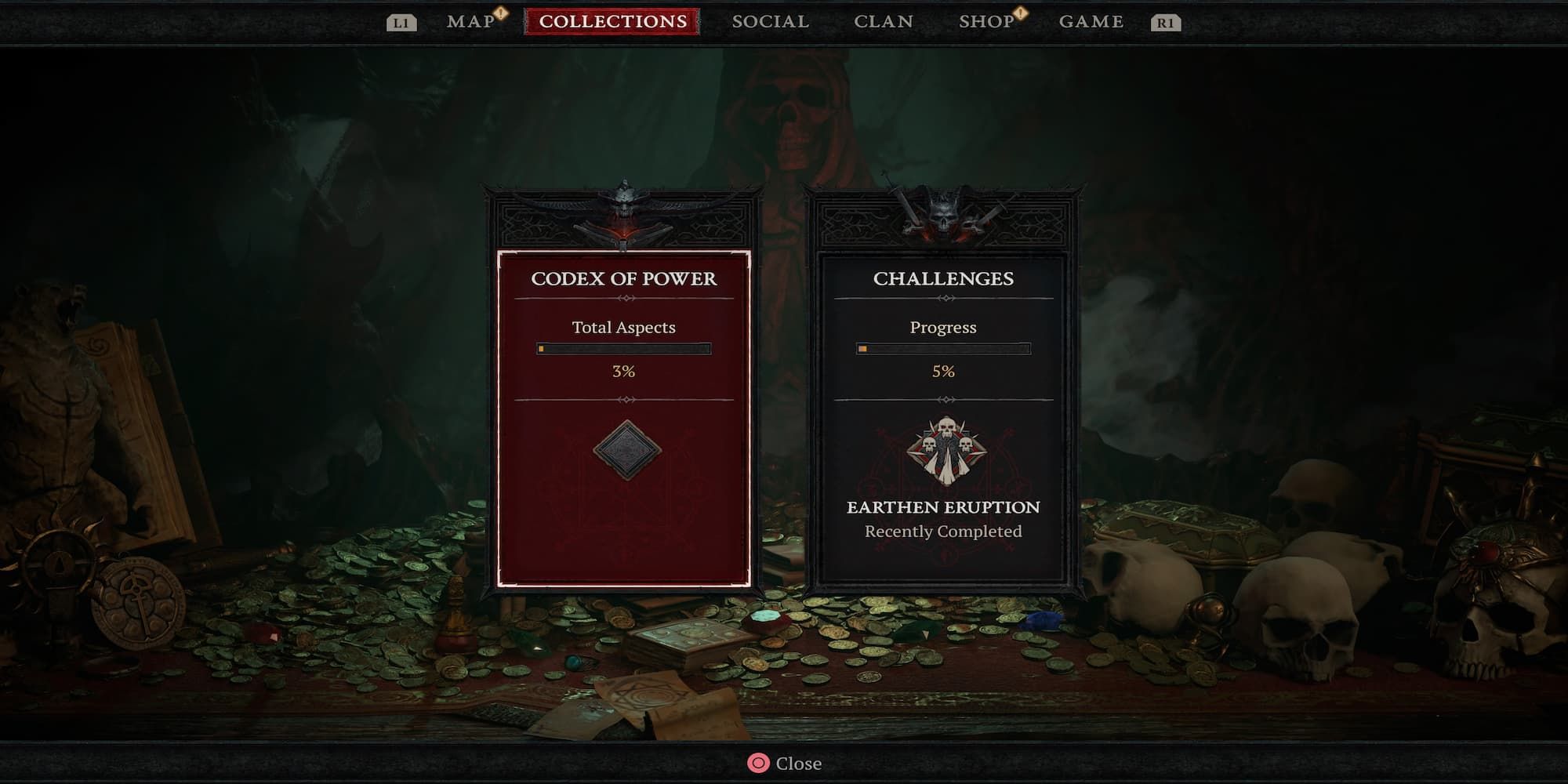Open the CLAN tab
This screenshot has width=1568, height=784.
(x=883, y=20)
